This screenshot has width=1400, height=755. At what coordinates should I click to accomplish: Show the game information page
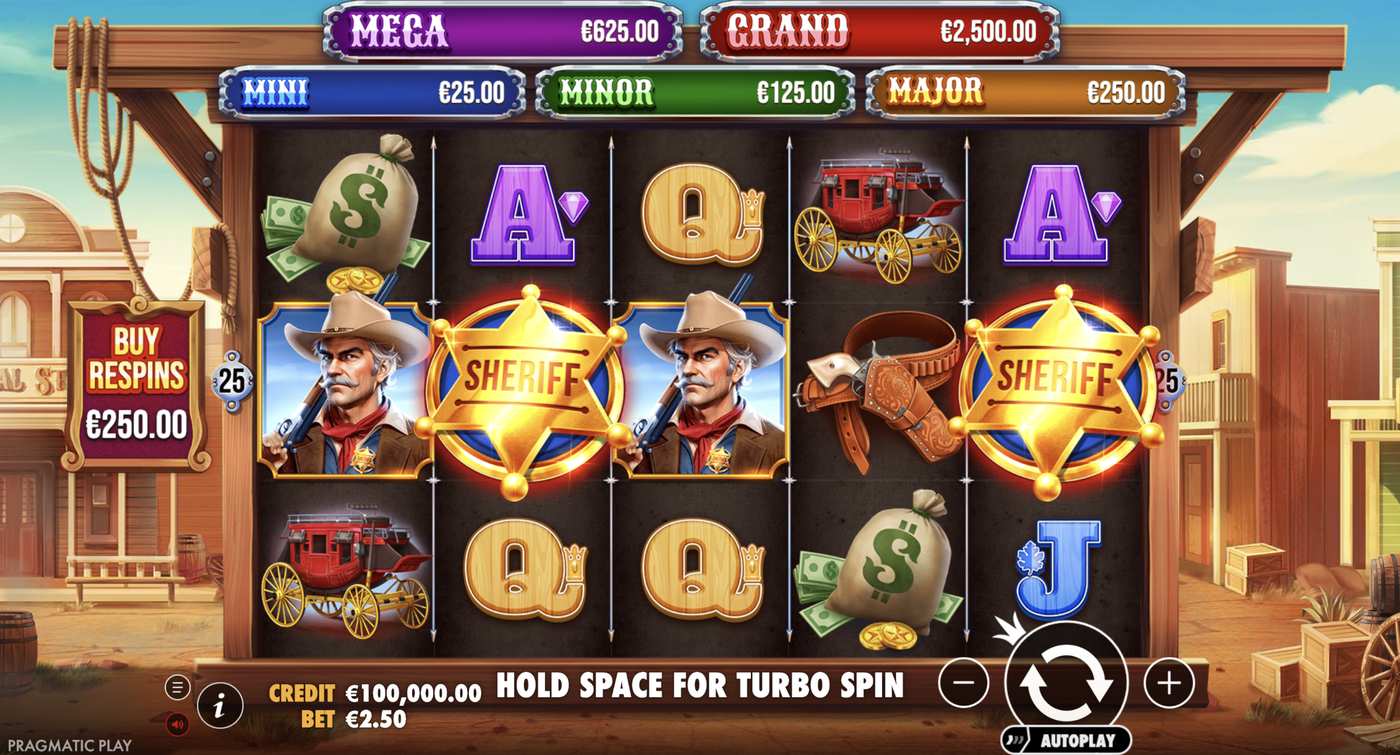point(220,706)
